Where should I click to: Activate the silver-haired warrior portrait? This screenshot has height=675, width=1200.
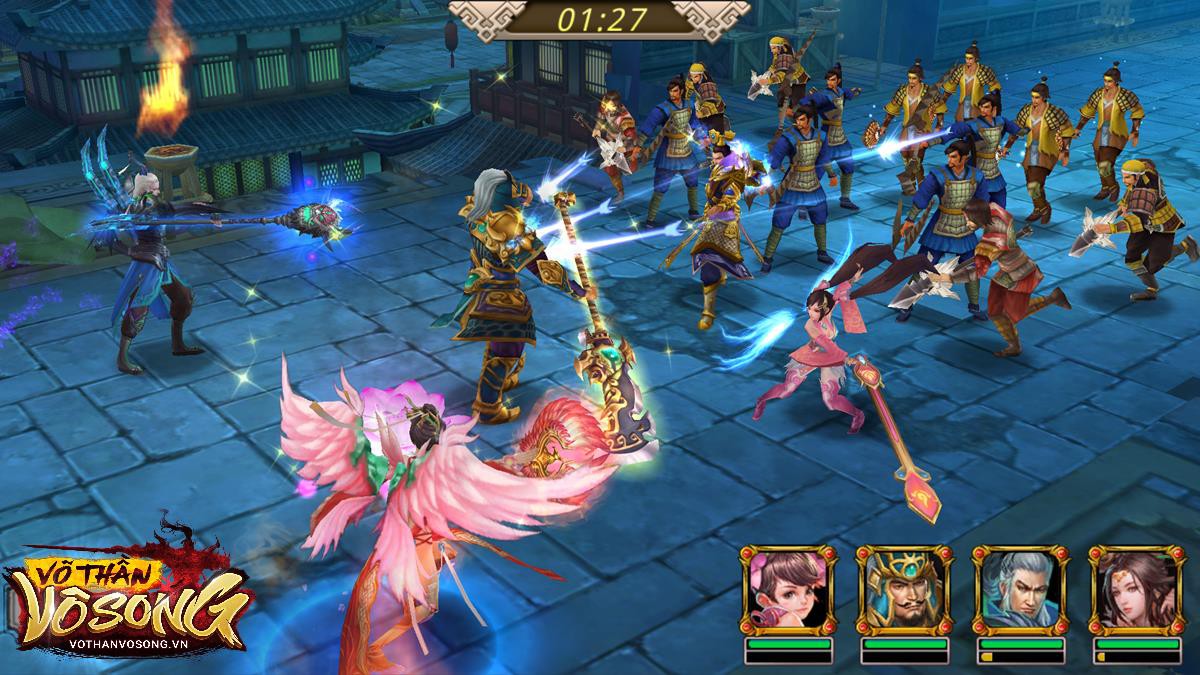click(1019, 590)
